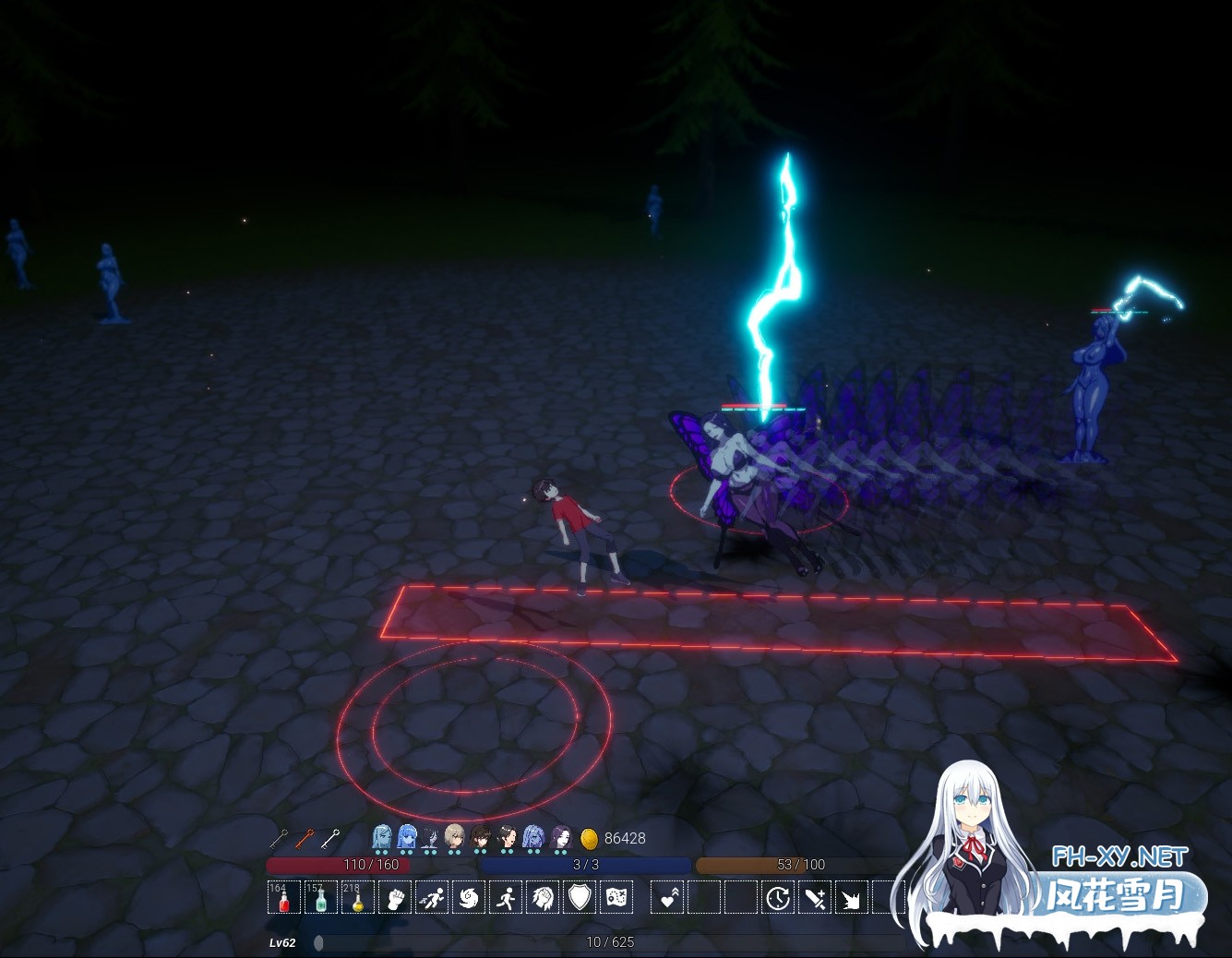Activate the shield defense skill
Screen dimensions: 1232x958
click(580, 897)
